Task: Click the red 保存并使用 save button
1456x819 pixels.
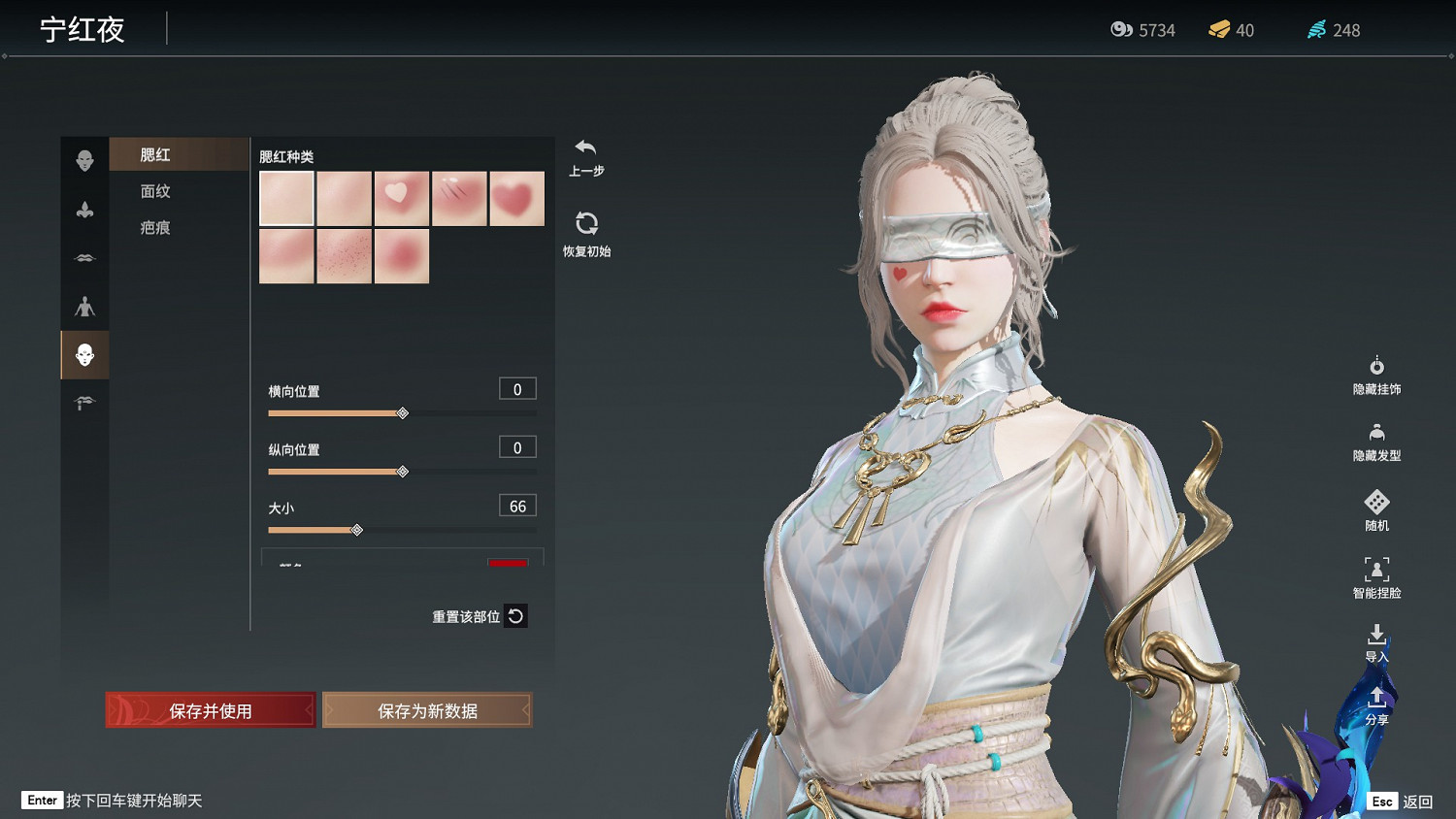Action: (x=211, y=710)
